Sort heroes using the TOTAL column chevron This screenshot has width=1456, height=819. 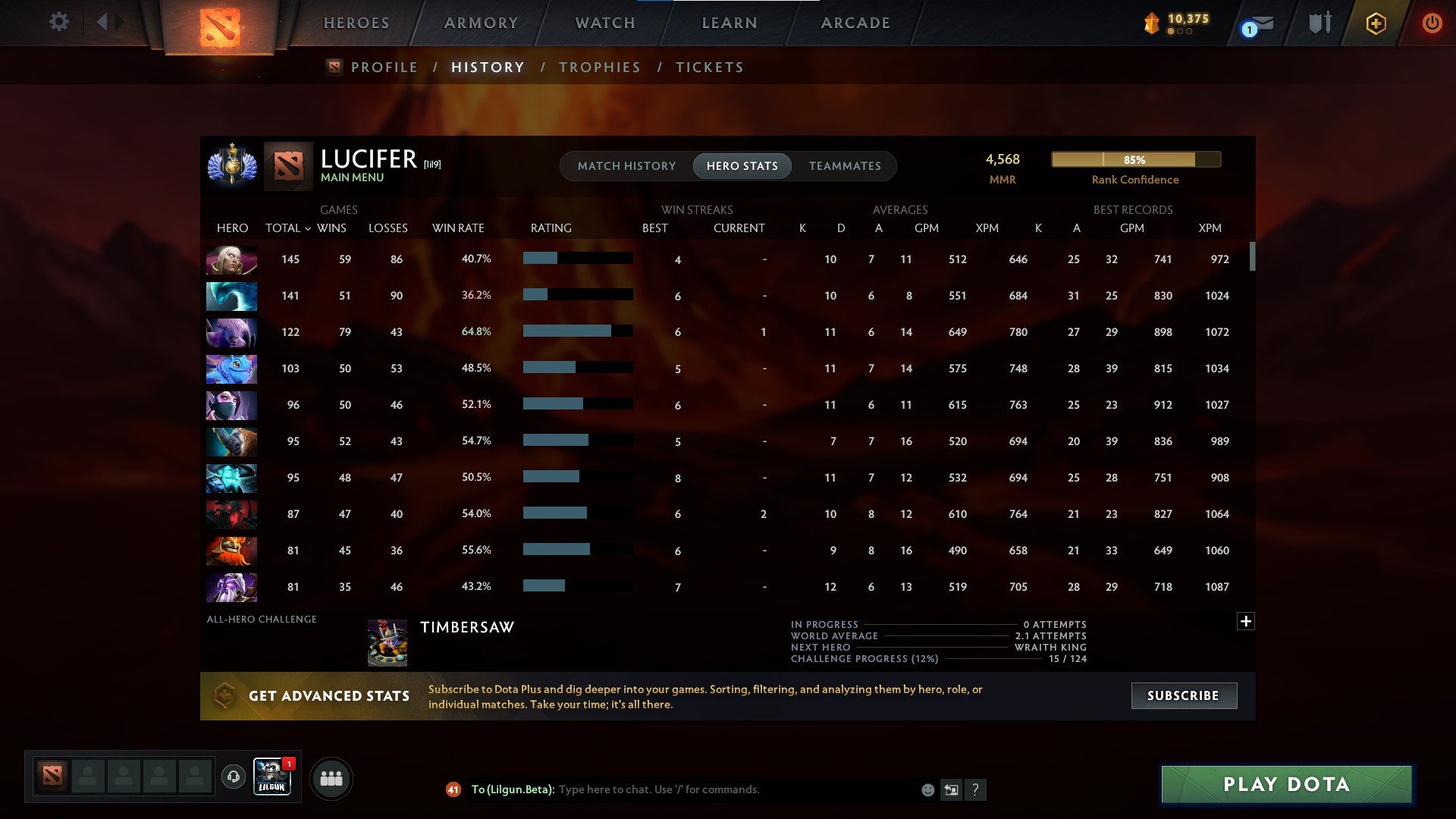[306, 227]
